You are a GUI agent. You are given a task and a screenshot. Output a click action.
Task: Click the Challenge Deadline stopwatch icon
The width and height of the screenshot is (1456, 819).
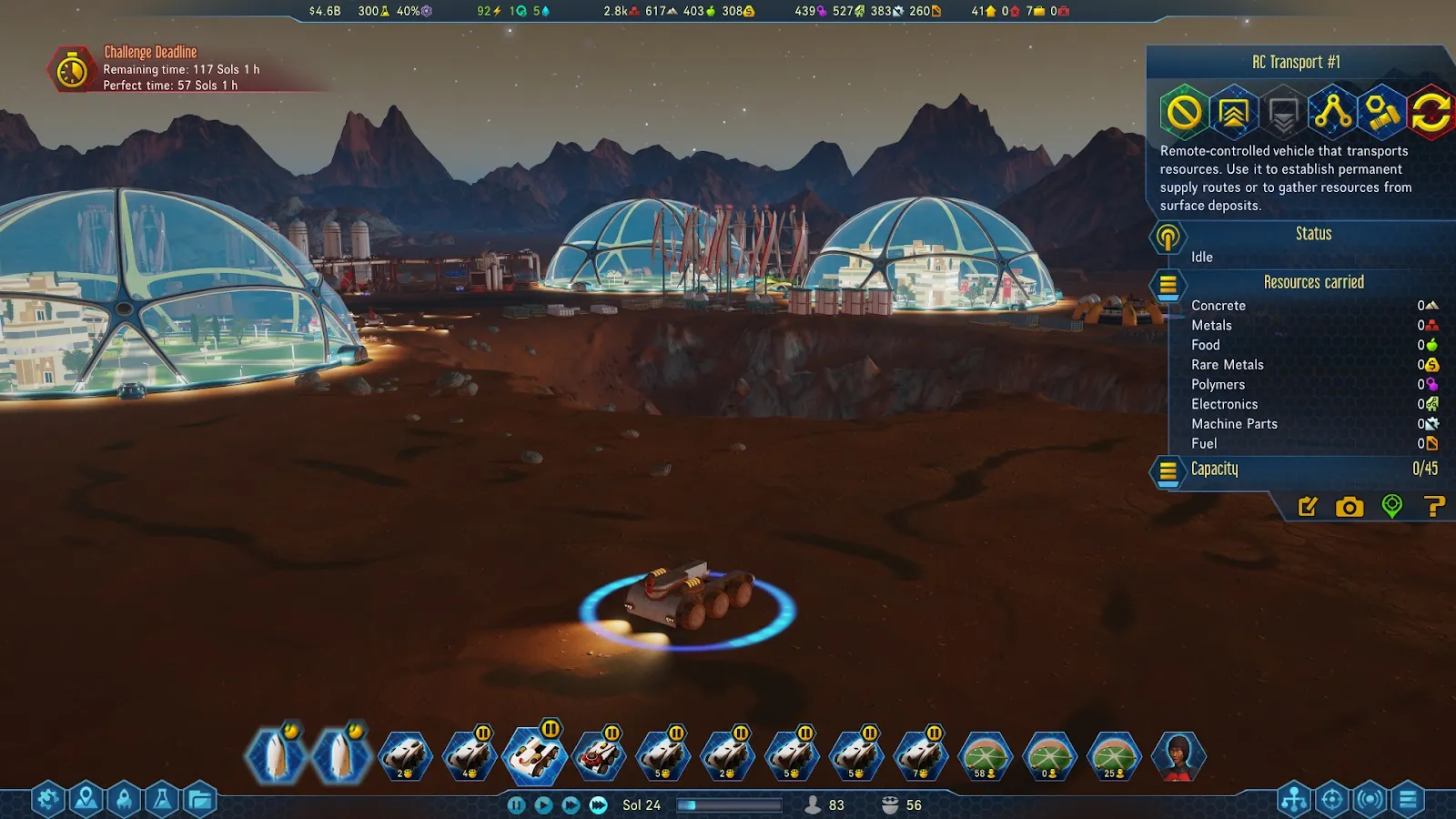click(x=72, y=69)
